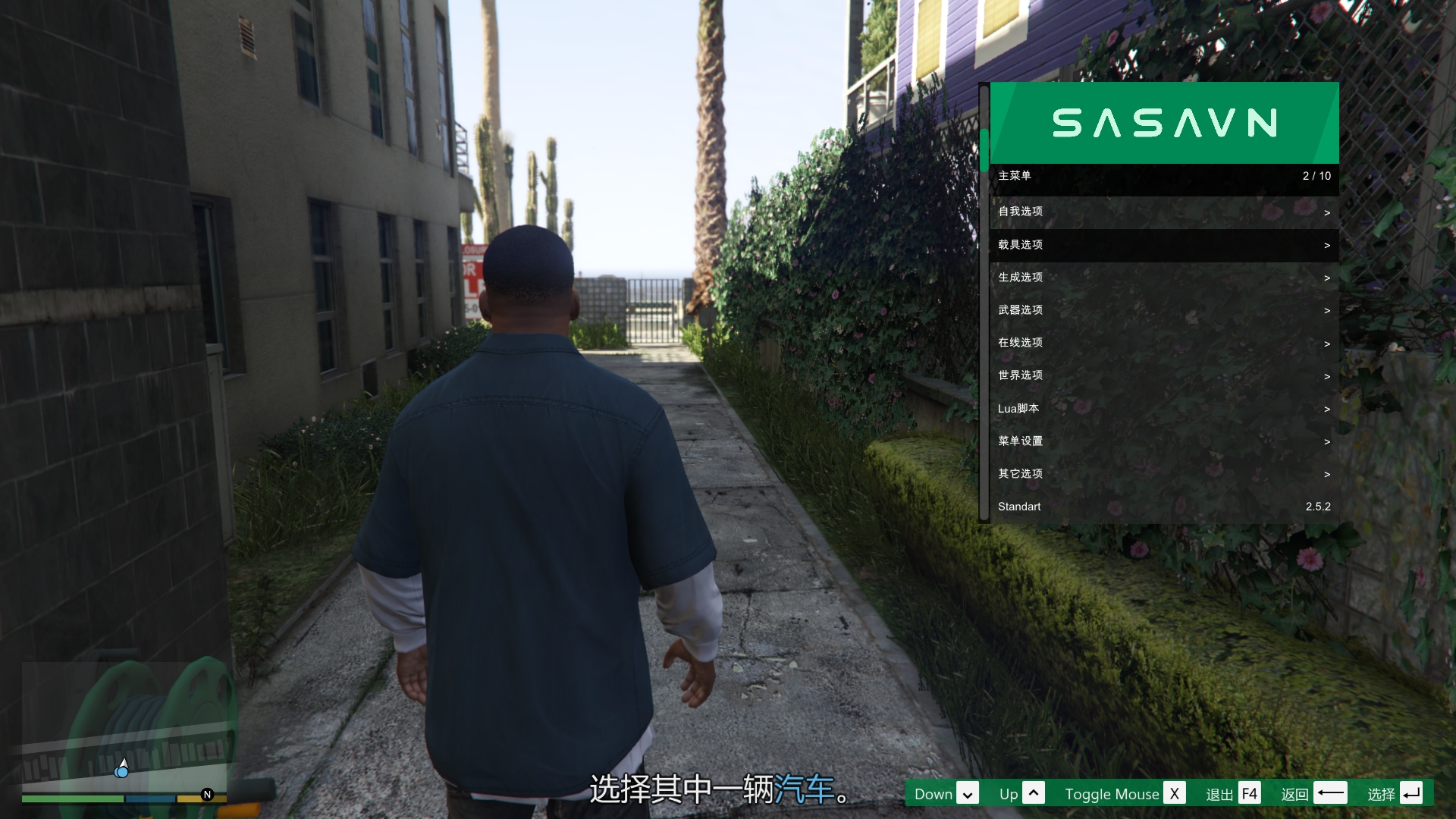Image resolution: width=1456 pixels, height=819 pixels.
Task: Click the SASAVN menu header banner
Action: (1164, 123)
